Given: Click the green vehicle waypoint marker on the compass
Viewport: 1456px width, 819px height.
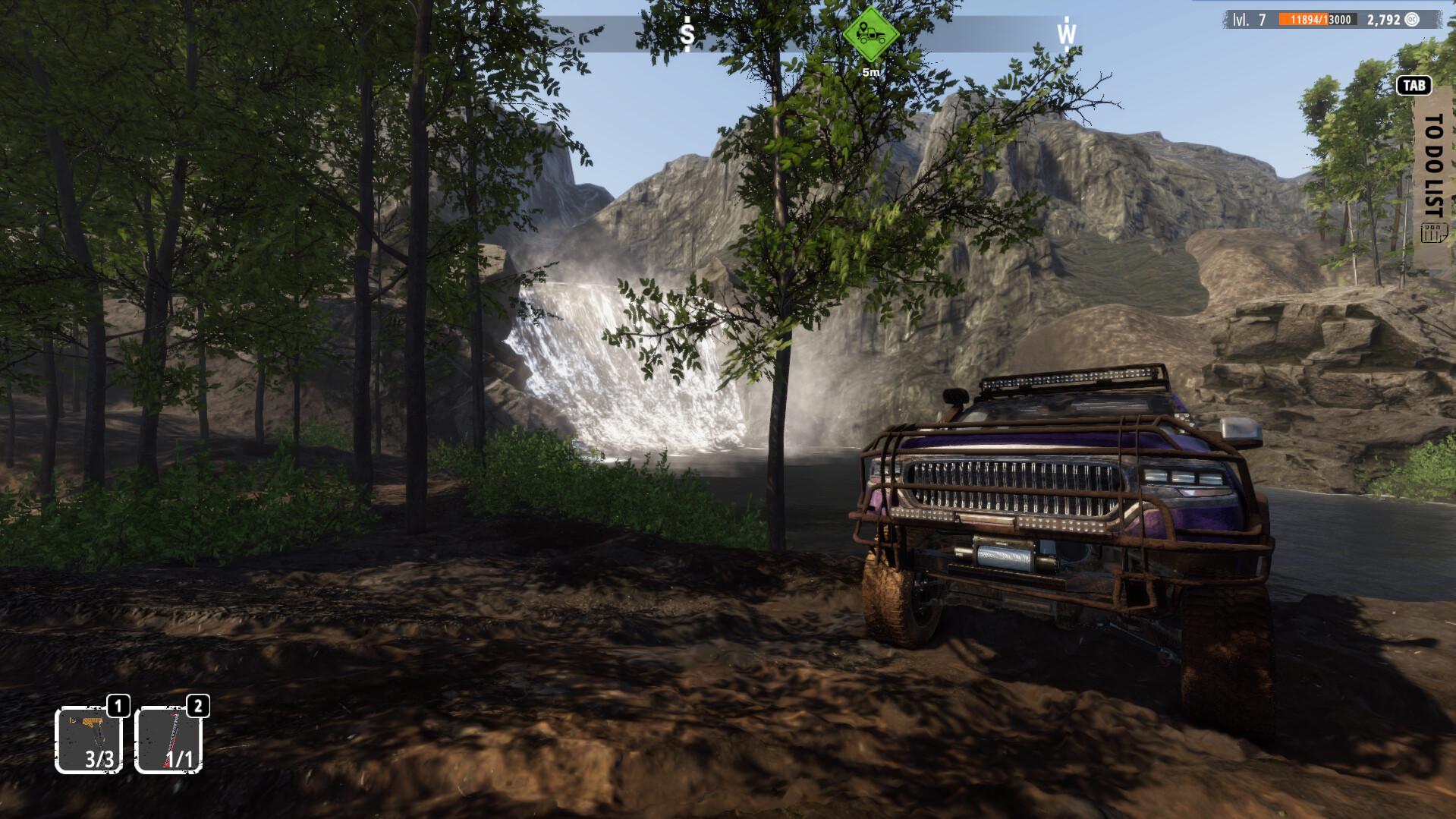Looking at the screenshot, I should click(x=870, y=33).
